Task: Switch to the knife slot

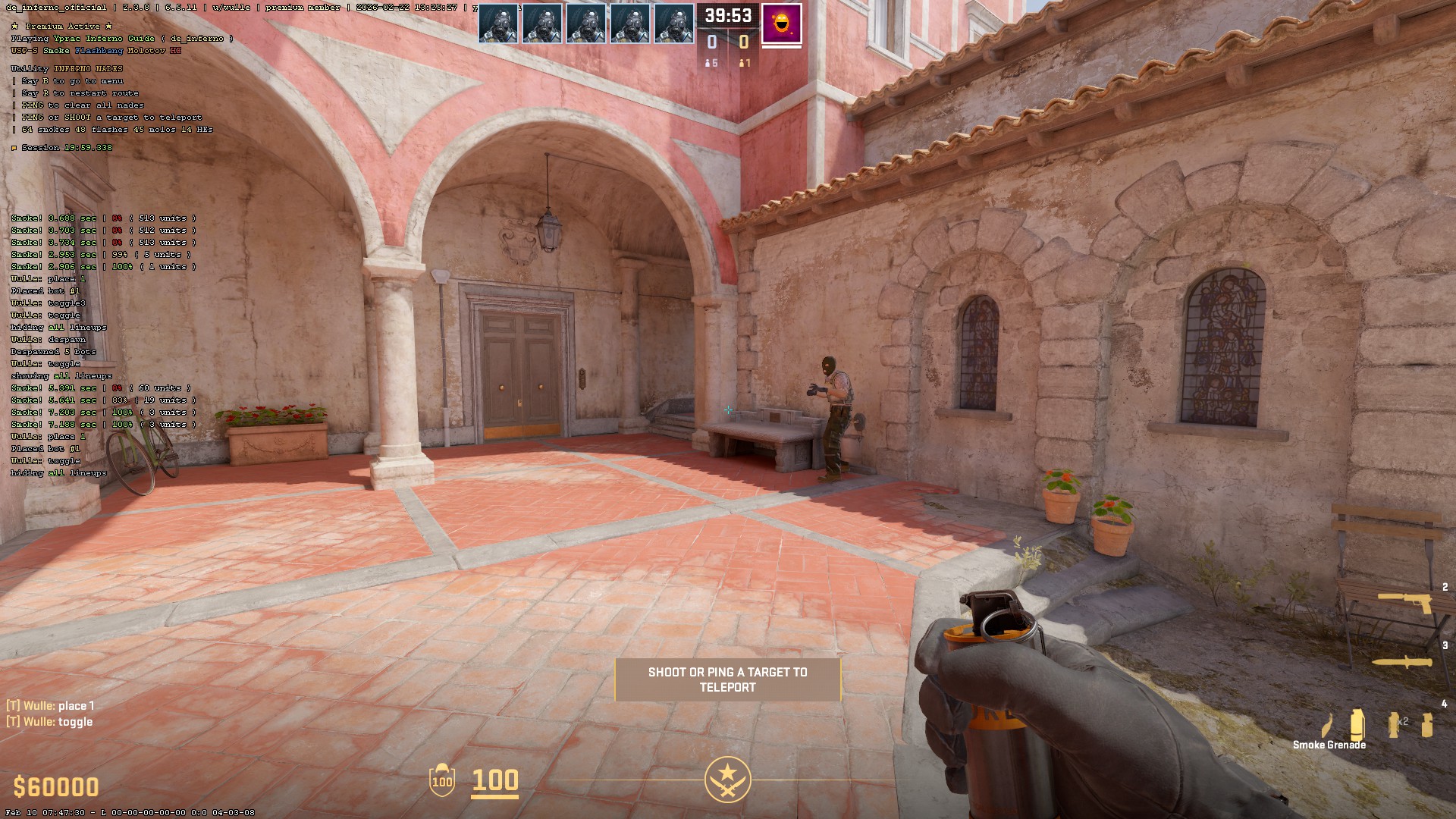Action: tap(1403, 662)
